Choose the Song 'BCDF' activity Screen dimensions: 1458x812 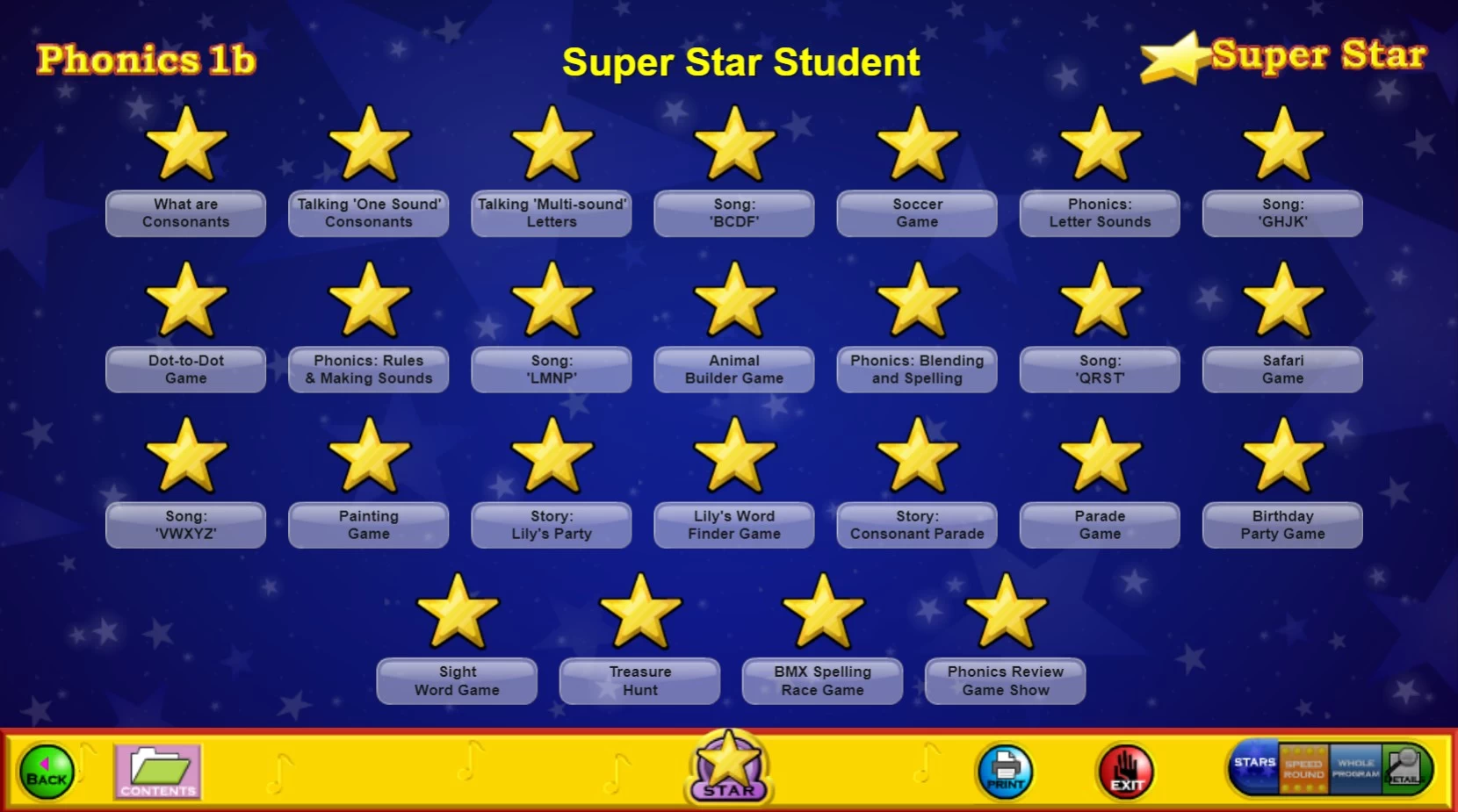[734, 213]
